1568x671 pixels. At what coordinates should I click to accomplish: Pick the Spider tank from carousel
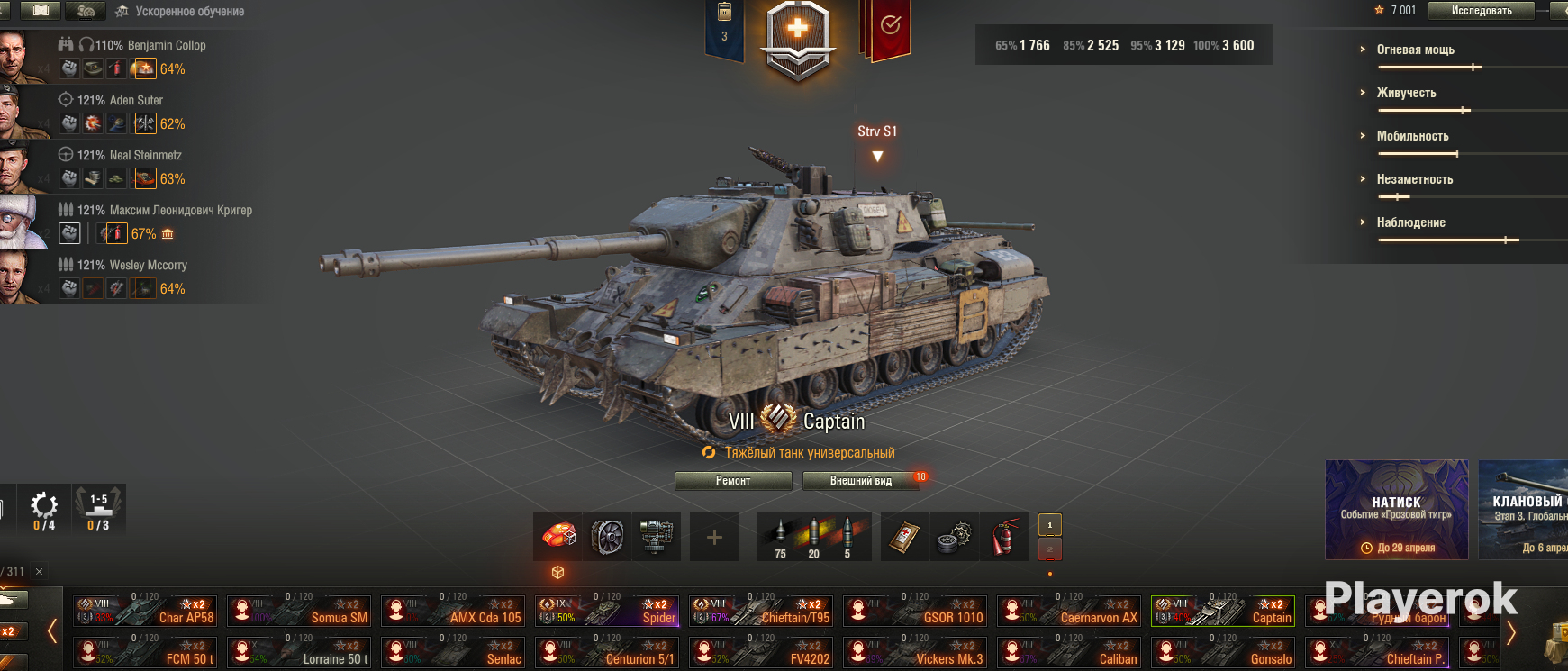click(x=607, y=610)
